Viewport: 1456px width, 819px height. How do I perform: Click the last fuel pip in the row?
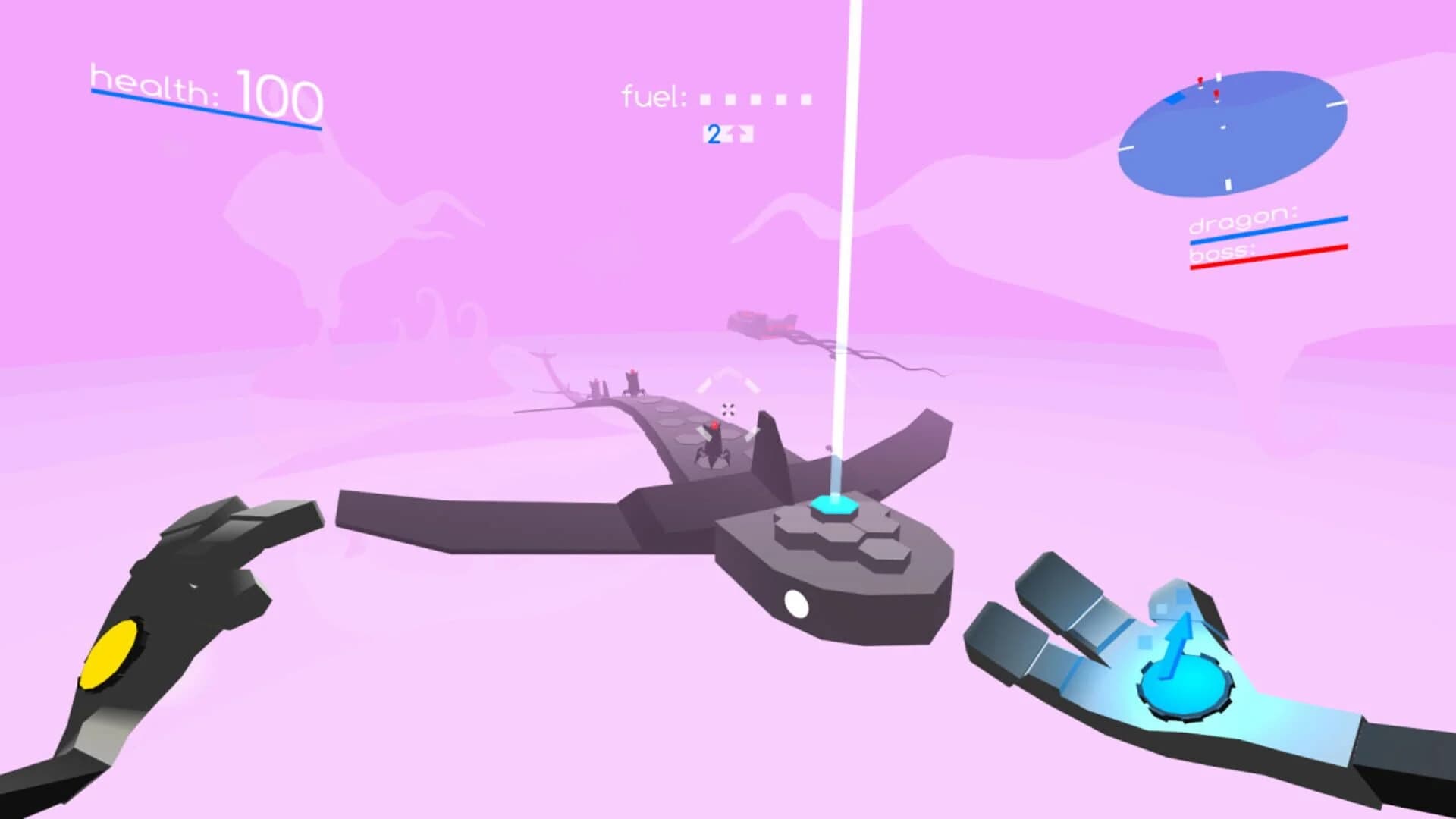[x=805, y=98]
